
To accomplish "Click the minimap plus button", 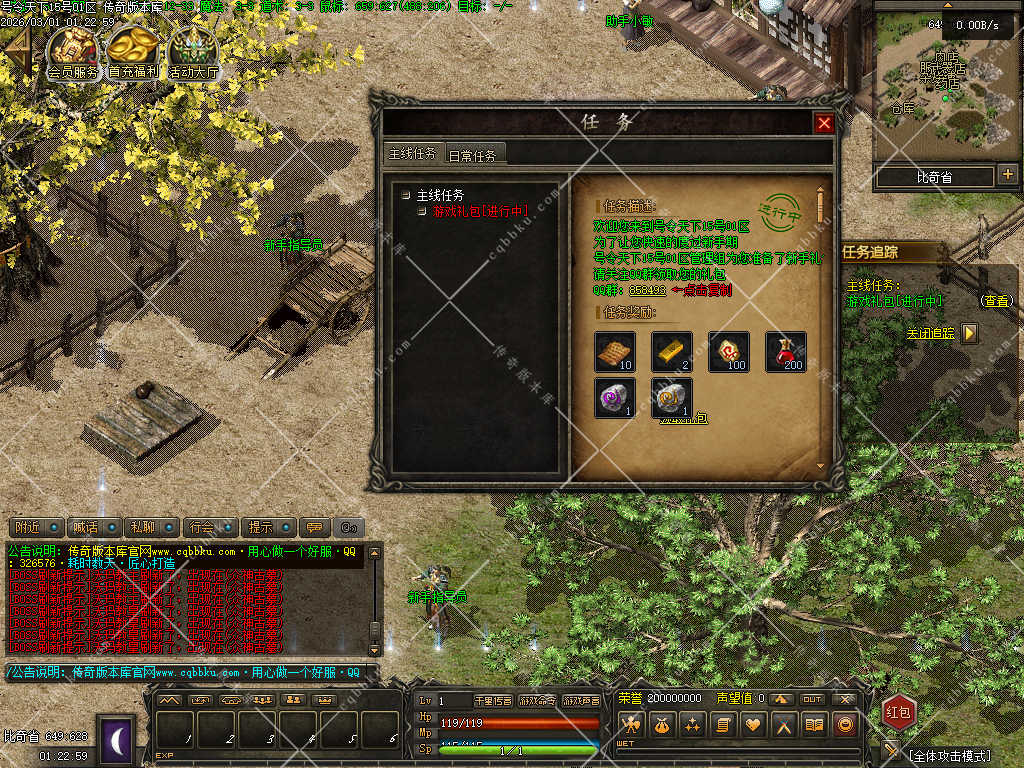I will 1007,176.
